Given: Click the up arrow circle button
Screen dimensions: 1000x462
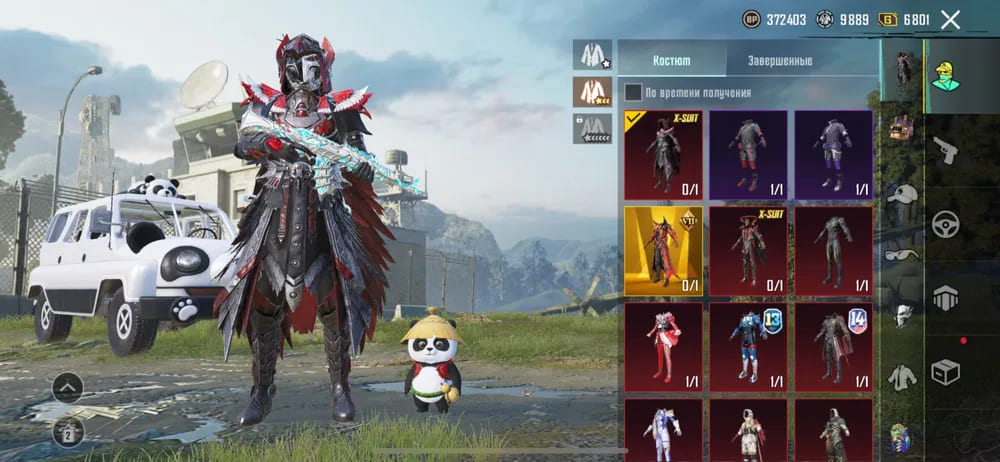Looking at the screenshot, I should [x=67, y=387].
